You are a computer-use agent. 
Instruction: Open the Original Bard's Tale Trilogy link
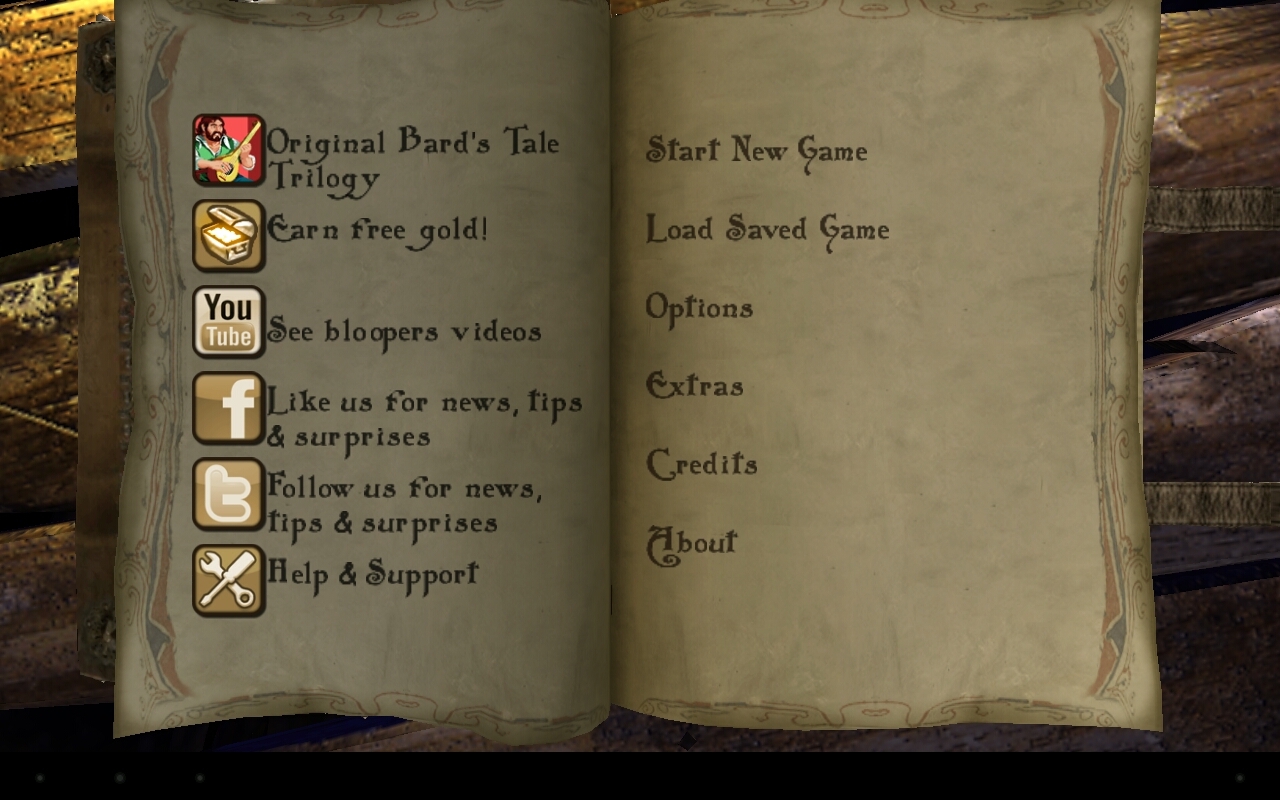point(412,158)
